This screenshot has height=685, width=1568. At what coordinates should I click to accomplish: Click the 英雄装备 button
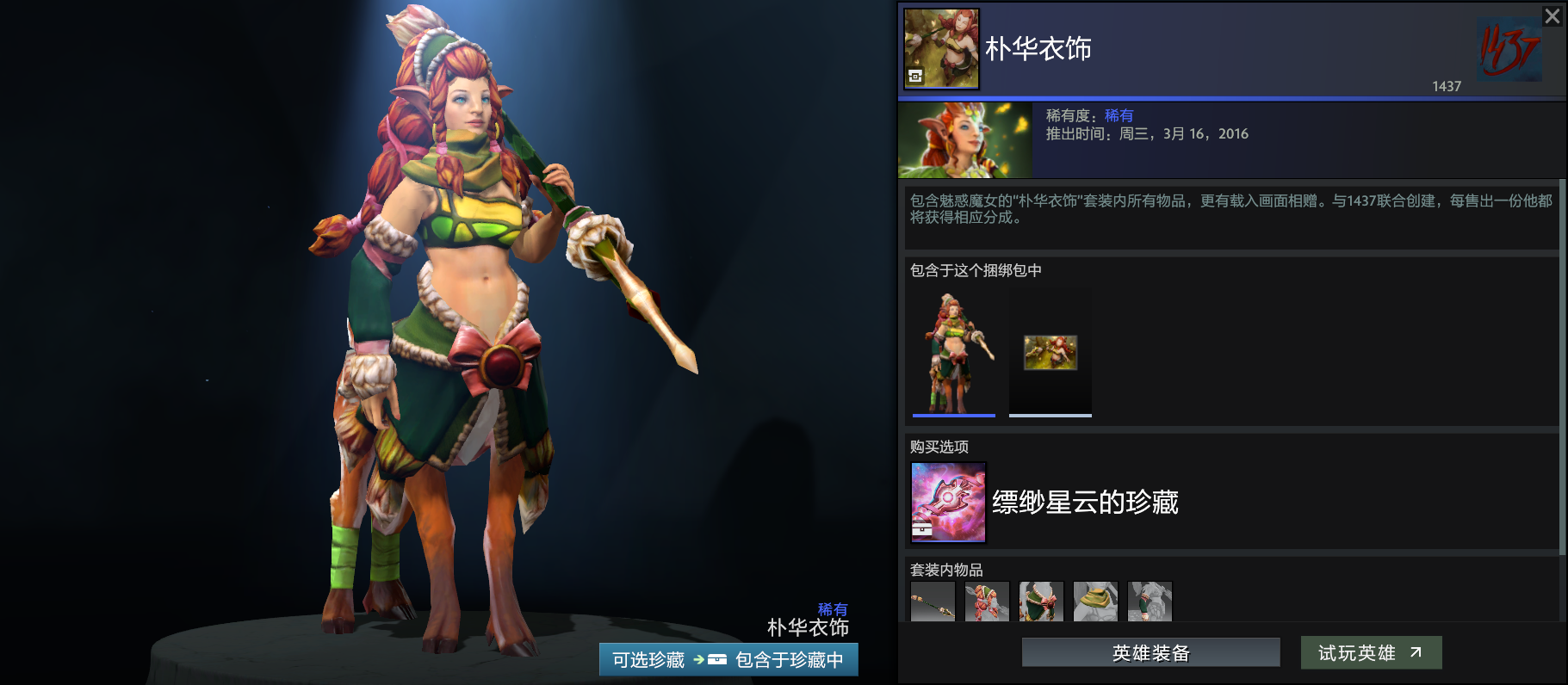[x=1150, y=652]
